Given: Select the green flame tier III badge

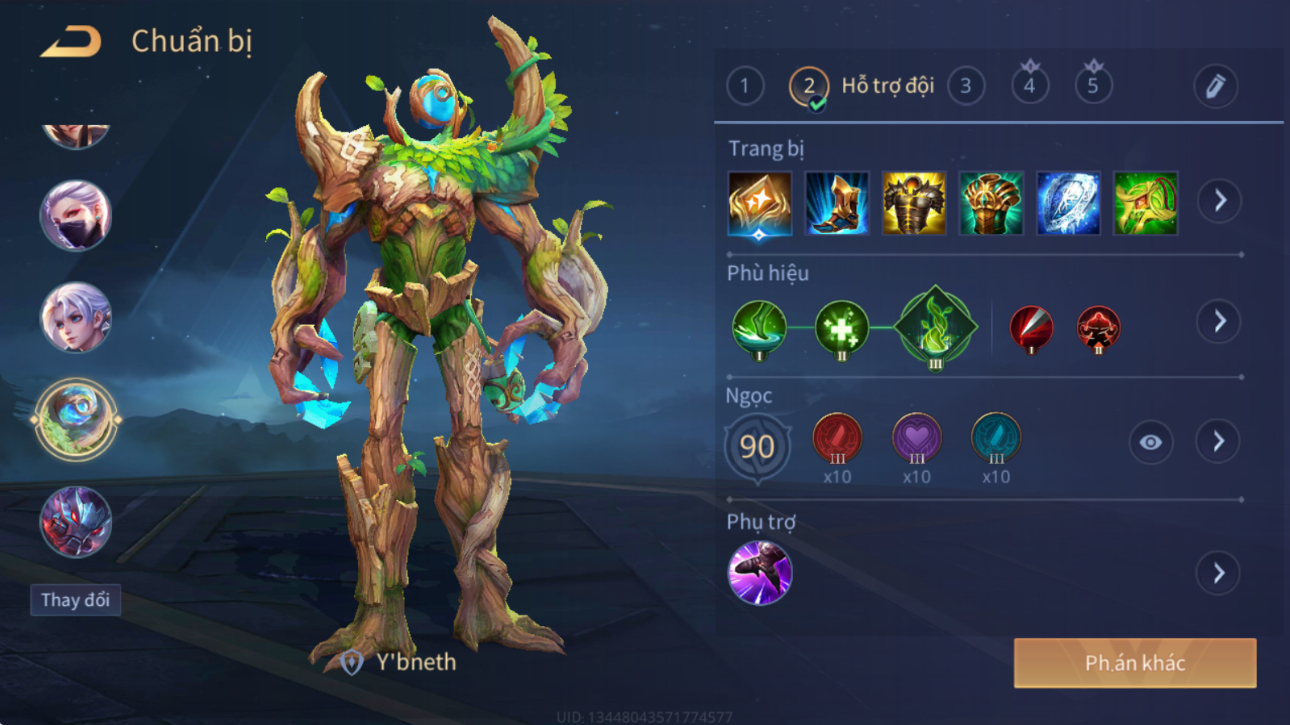Looking at the screenshot, I should point(935,327).
